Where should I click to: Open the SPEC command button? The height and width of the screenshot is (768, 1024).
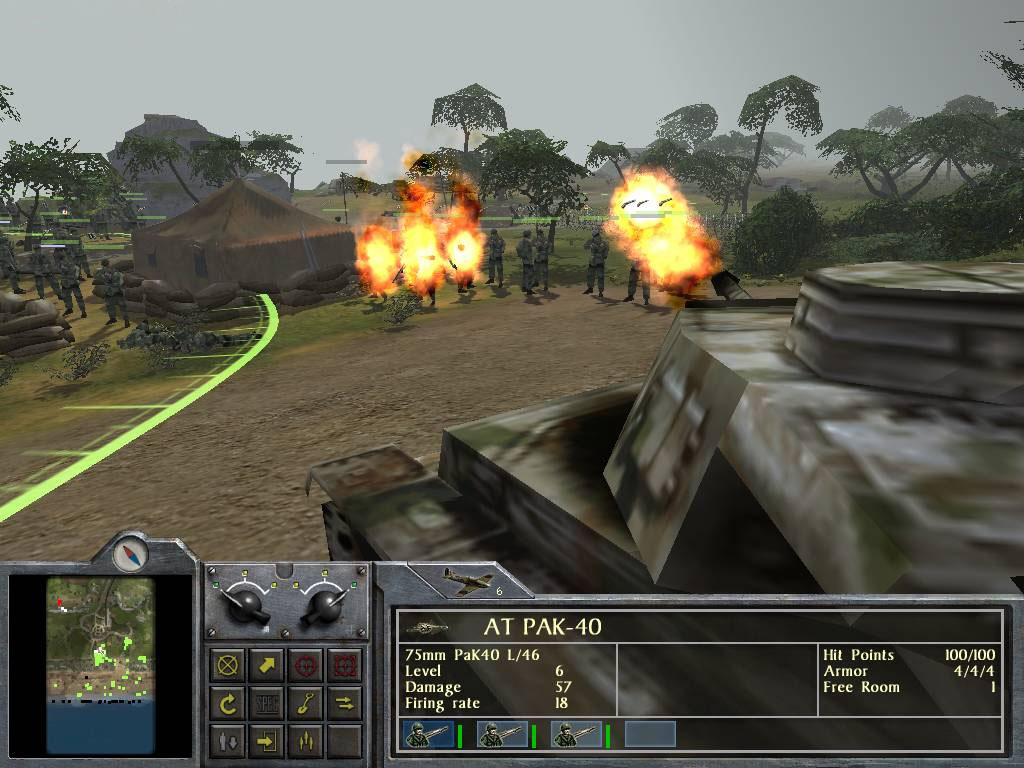[267, 703]
